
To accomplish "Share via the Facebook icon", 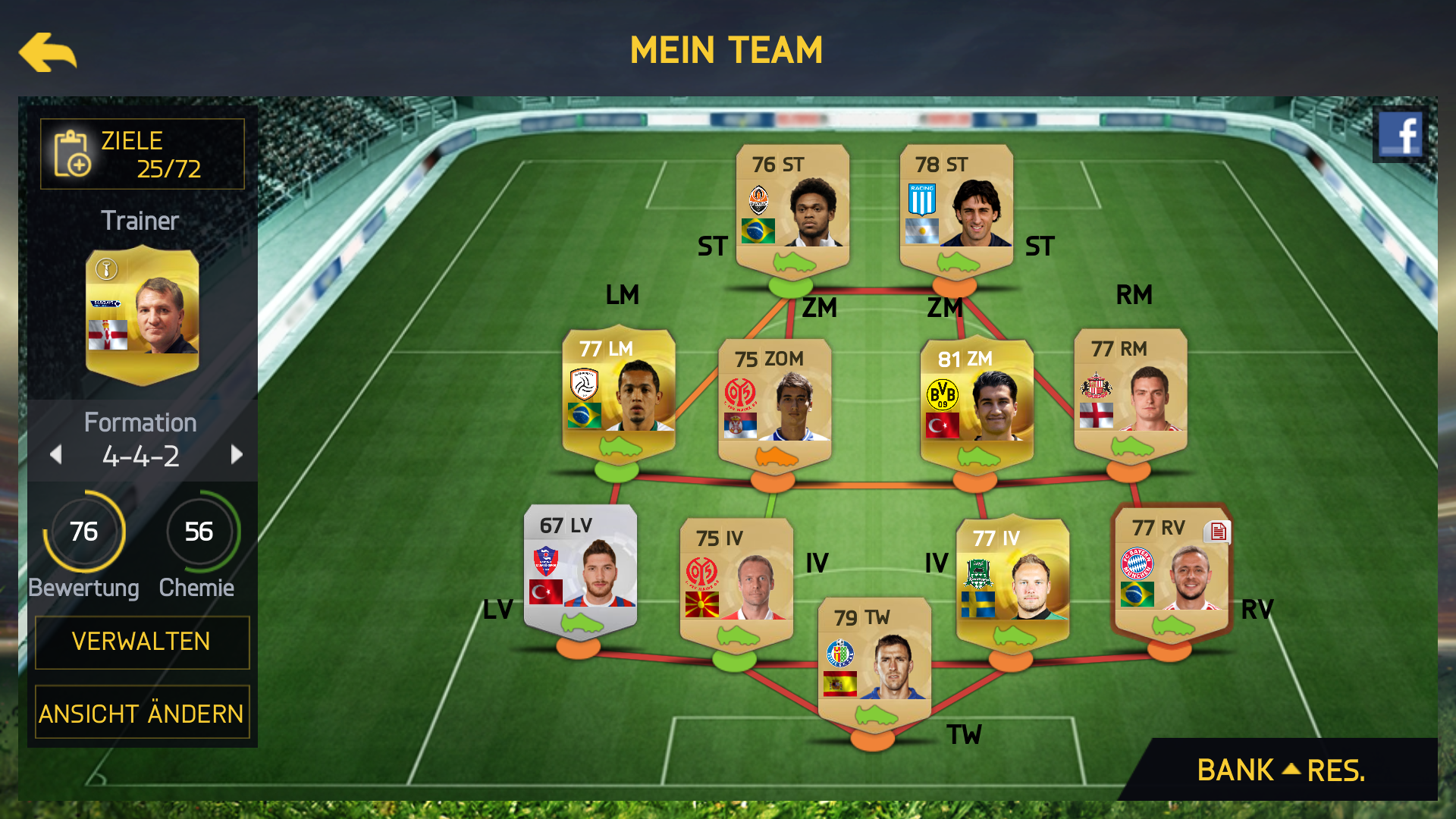I will point(1400,135).
